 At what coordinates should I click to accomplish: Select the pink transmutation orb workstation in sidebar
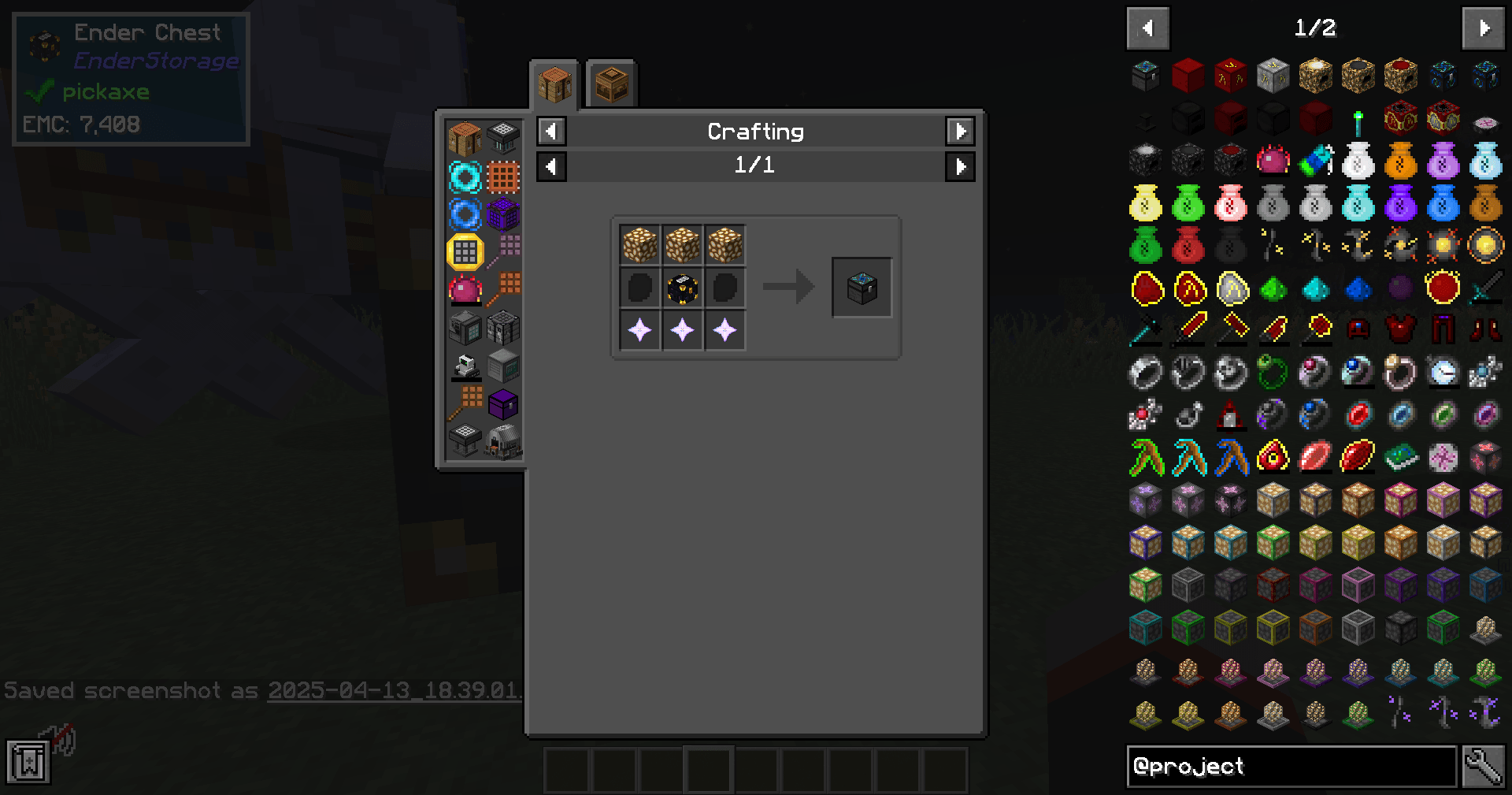click(465, 289)
